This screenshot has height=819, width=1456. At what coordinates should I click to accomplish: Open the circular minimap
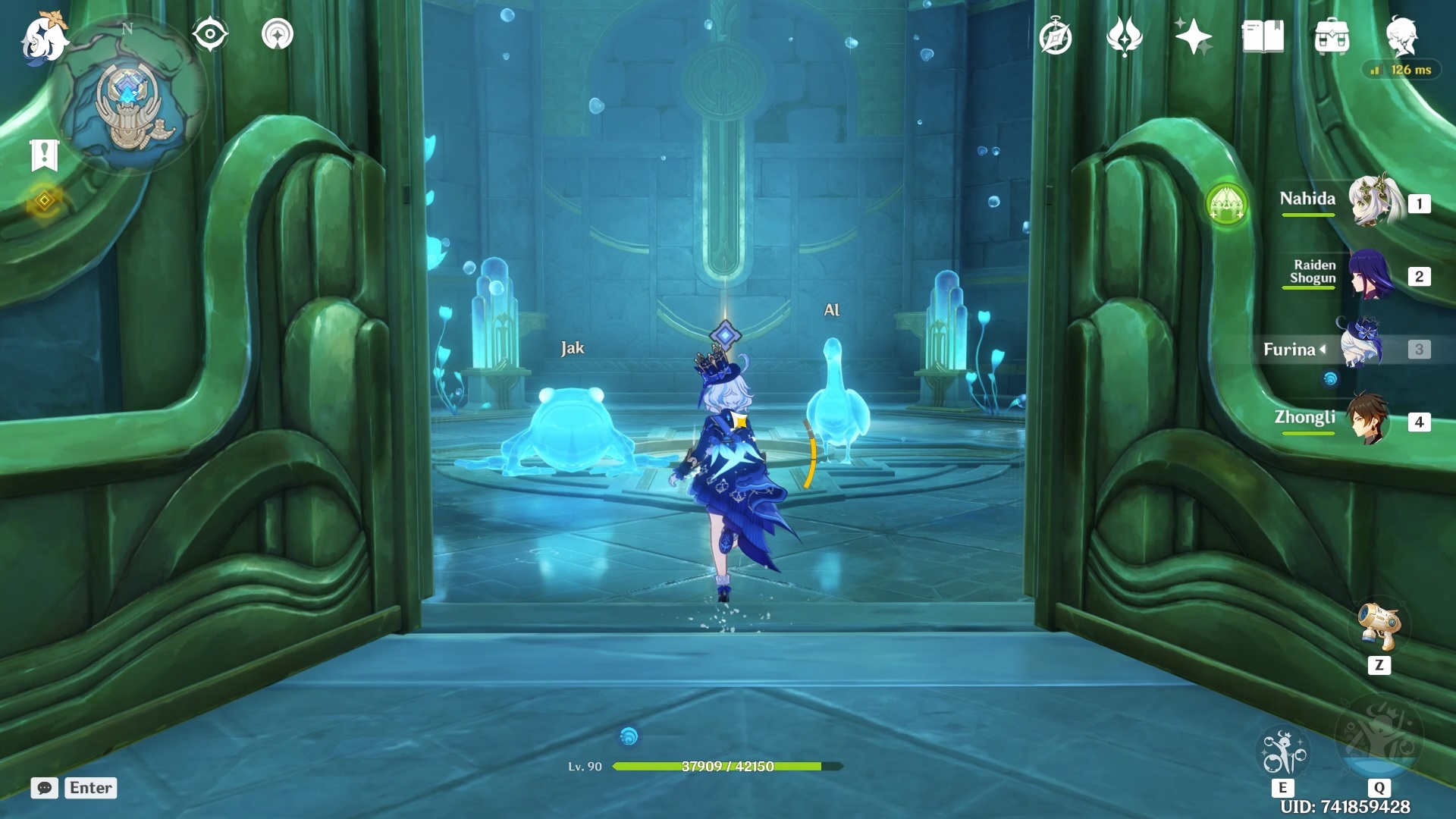click(129, 99)
